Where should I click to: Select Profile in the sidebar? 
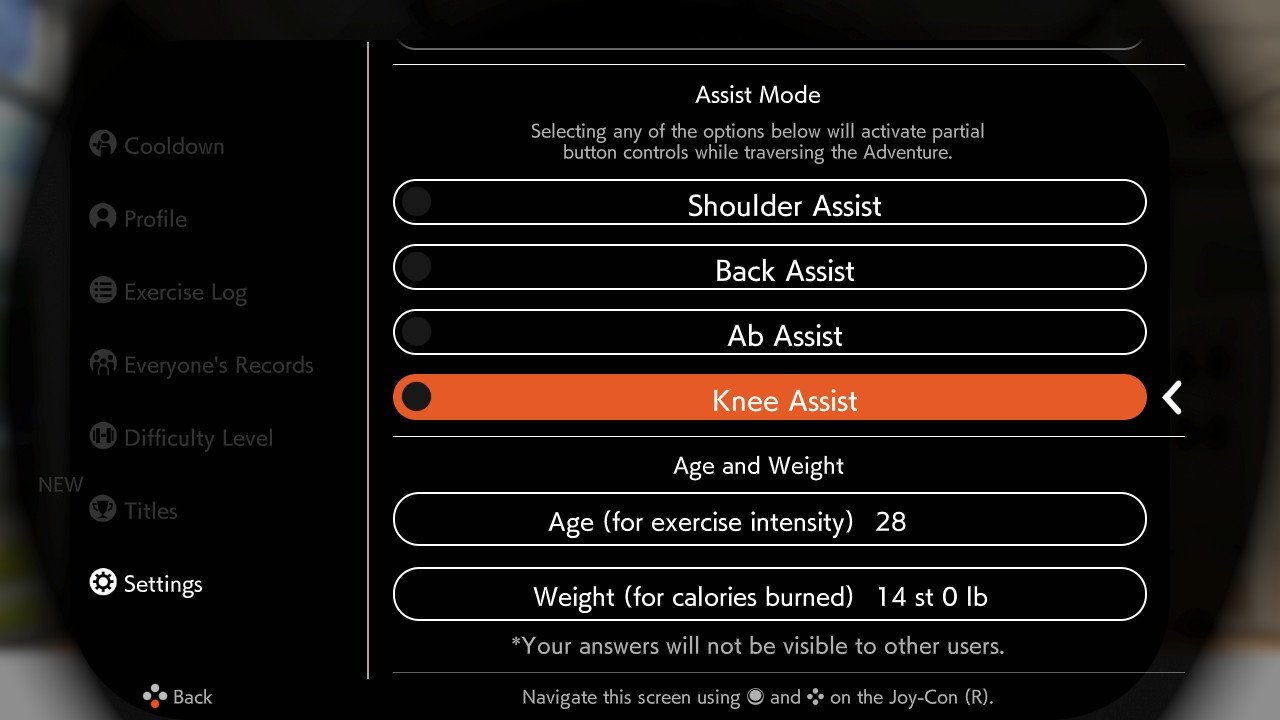pyautogui.click(x=139, y=219)
